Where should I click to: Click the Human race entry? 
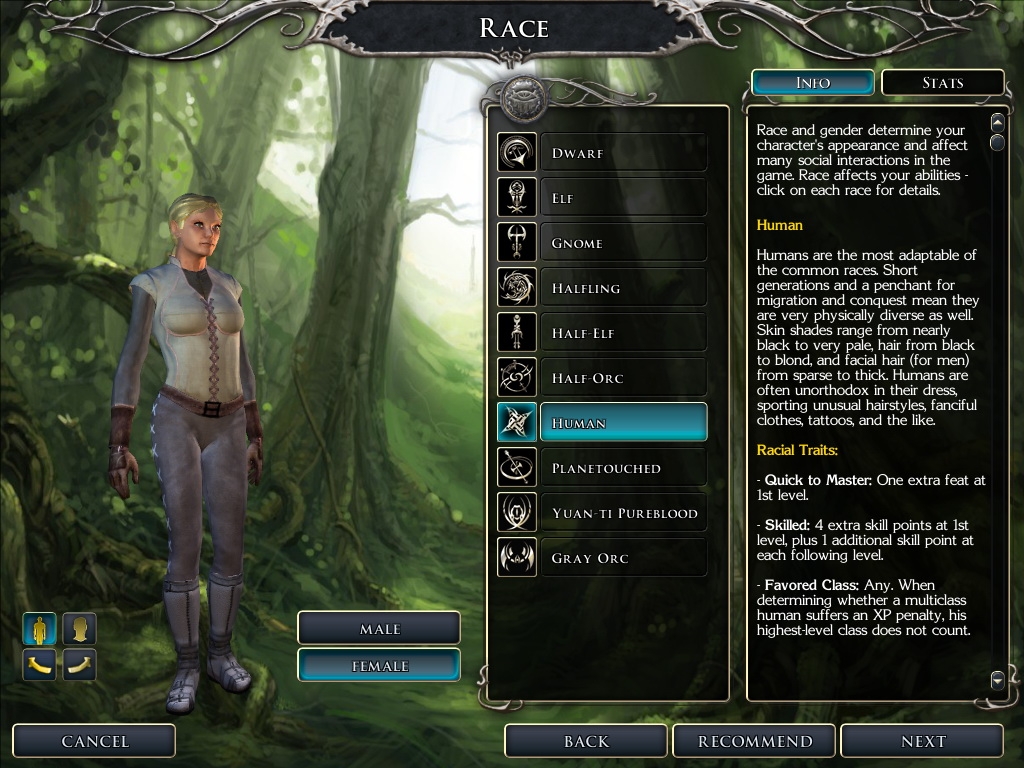pyautogui.click(x=622, y=423)
